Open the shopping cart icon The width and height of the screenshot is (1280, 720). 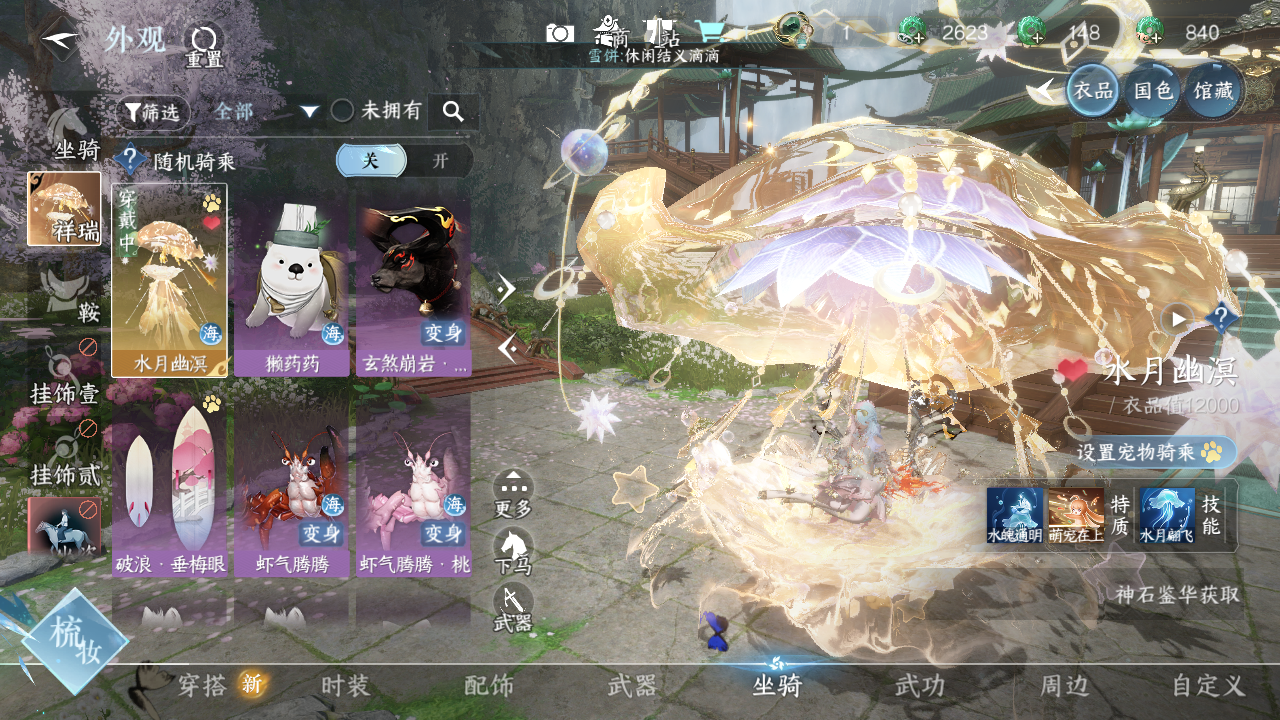click(710, 31)
